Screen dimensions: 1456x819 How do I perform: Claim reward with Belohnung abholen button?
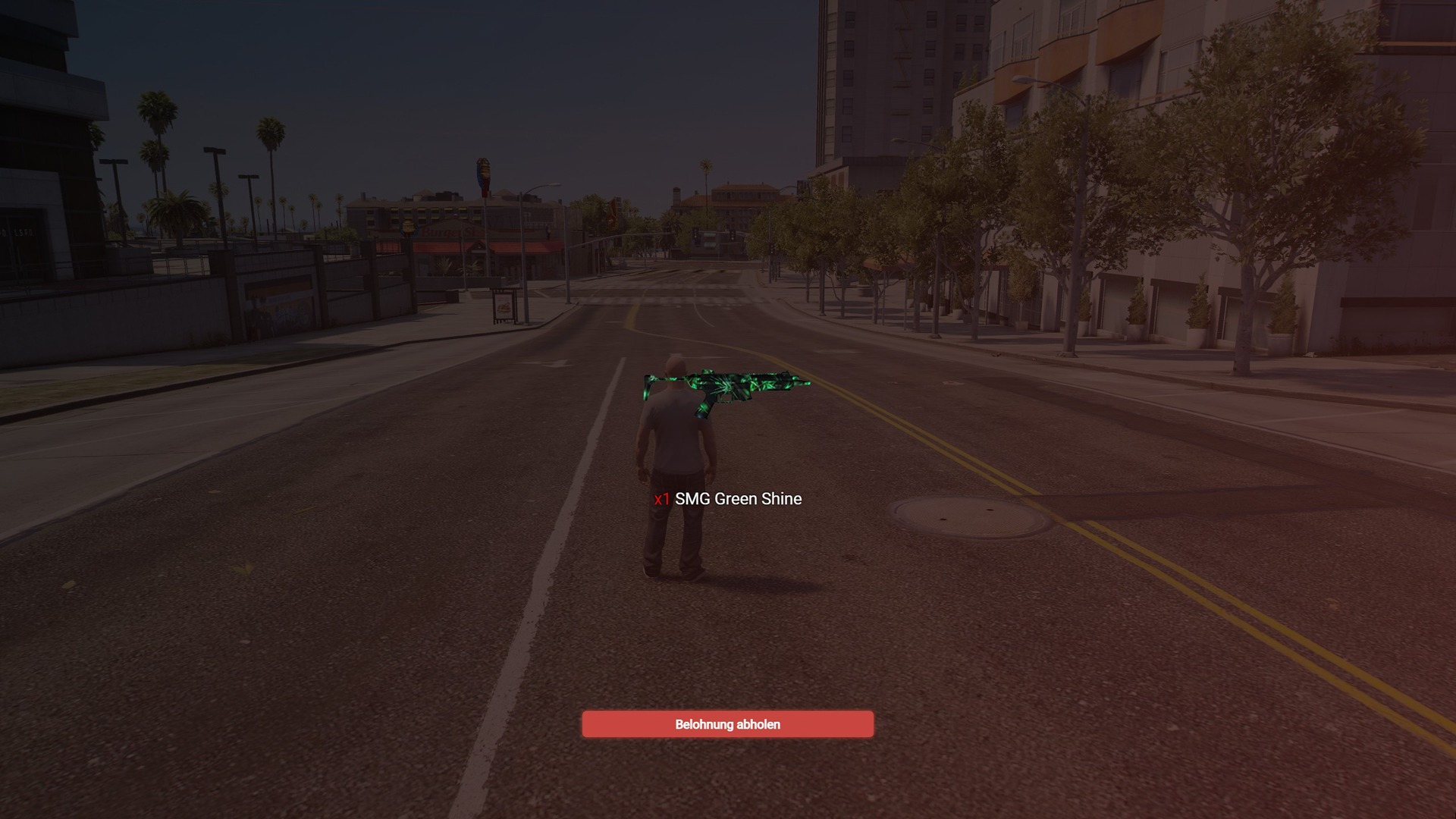pyautogui.click(x=727, y=724)
